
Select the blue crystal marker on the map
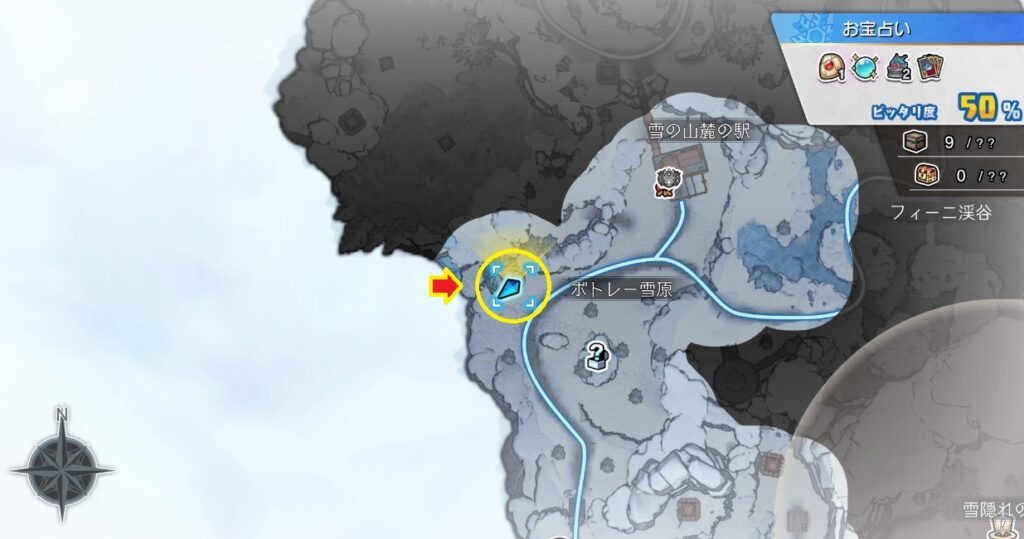[511, 289]
